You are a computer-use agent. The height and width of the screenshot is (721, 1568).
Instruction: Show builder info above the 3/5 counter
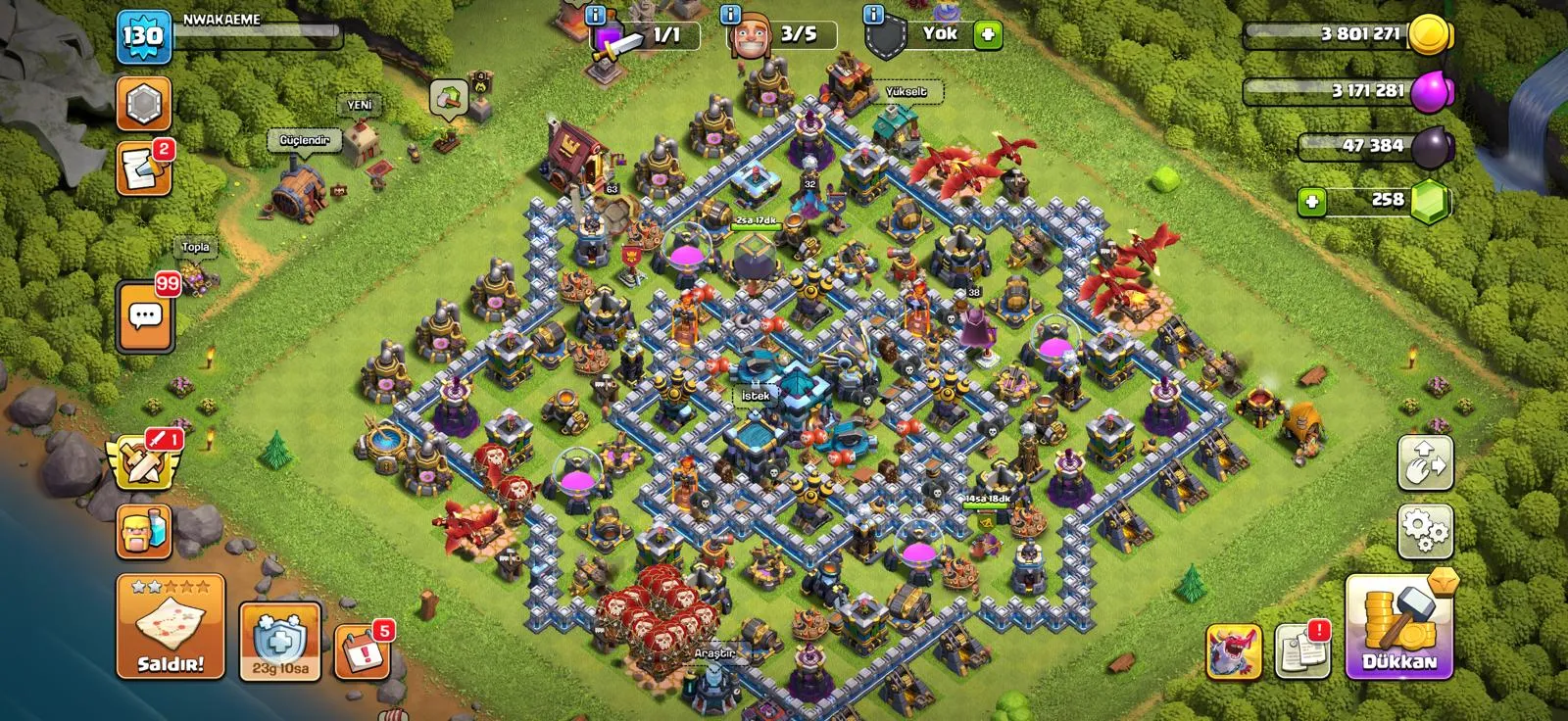(730, 15)
